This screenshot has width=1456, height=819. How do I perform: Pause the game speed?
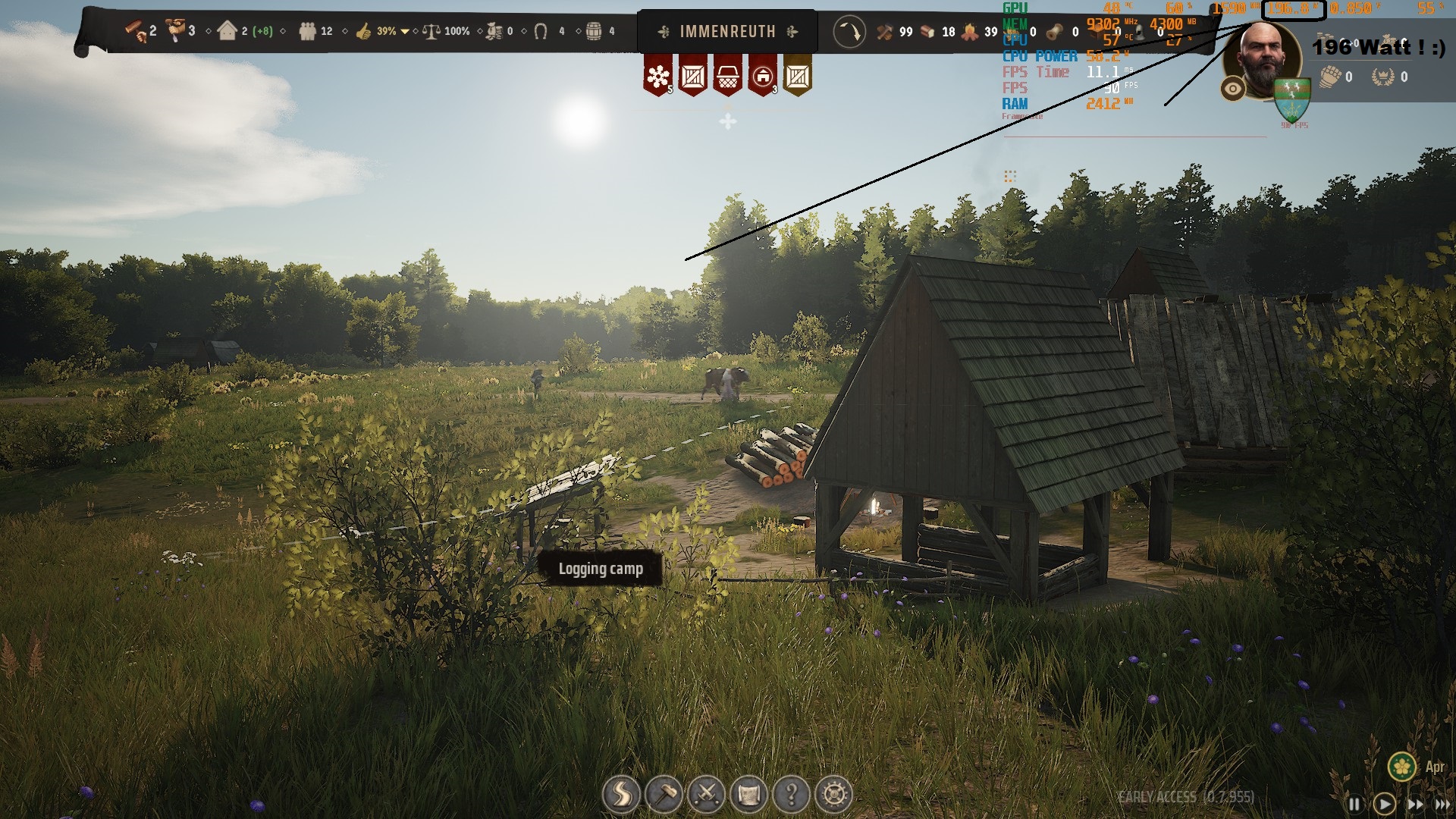pyautogui.click(x=1354, y=804)
